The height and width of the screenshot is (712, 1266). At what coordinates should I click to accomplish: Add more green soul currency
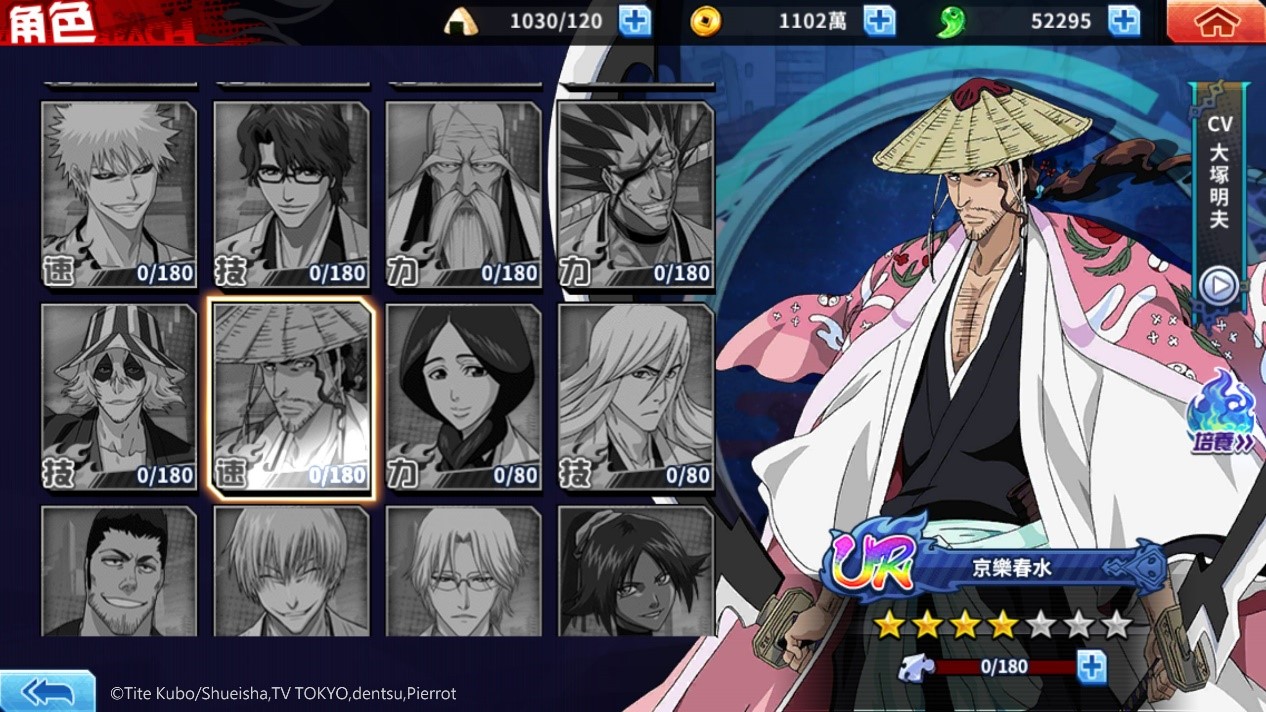coord(1124,21)
